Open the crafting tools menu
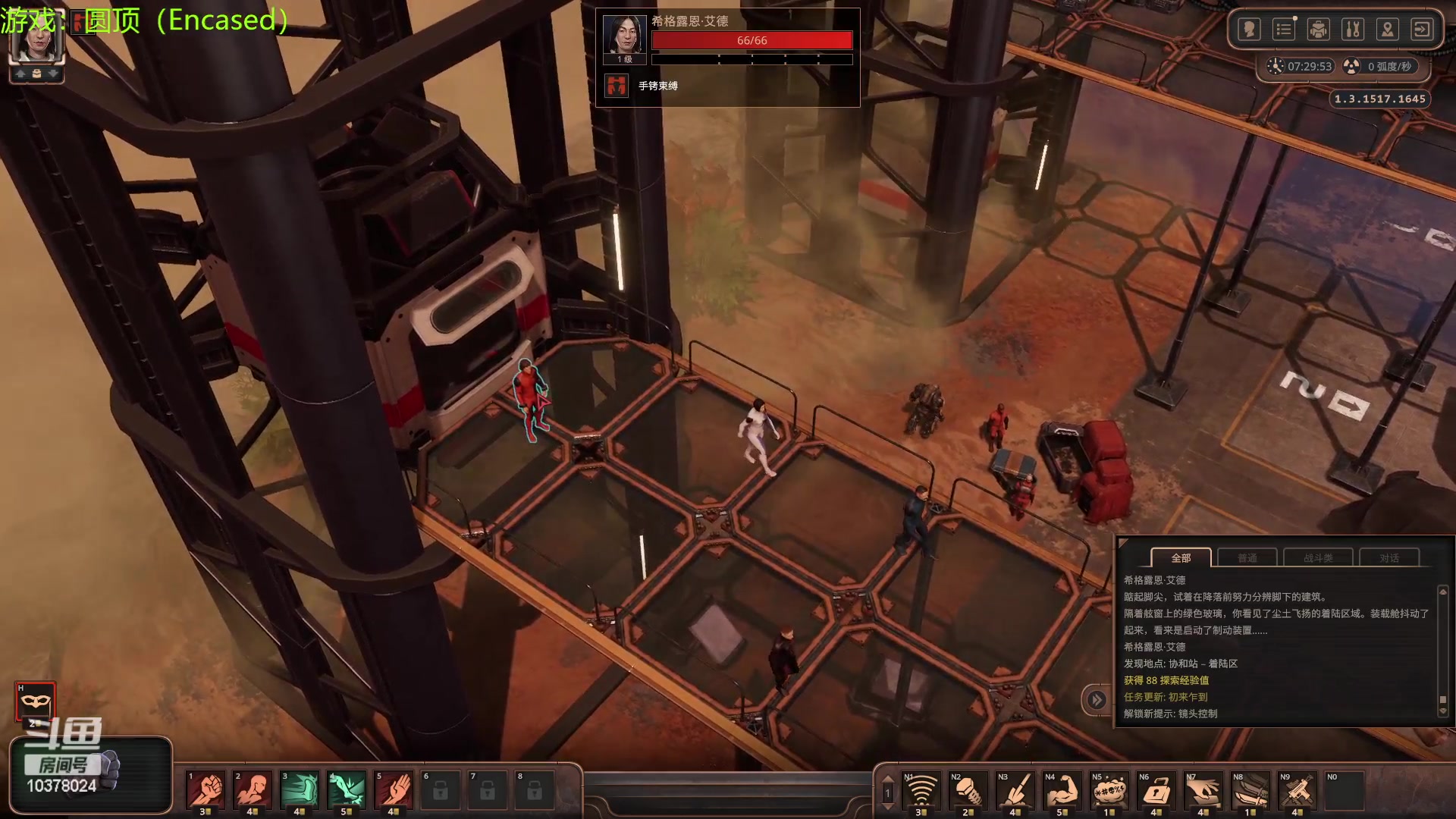 pyautogui.click(x=1353, y=30)
